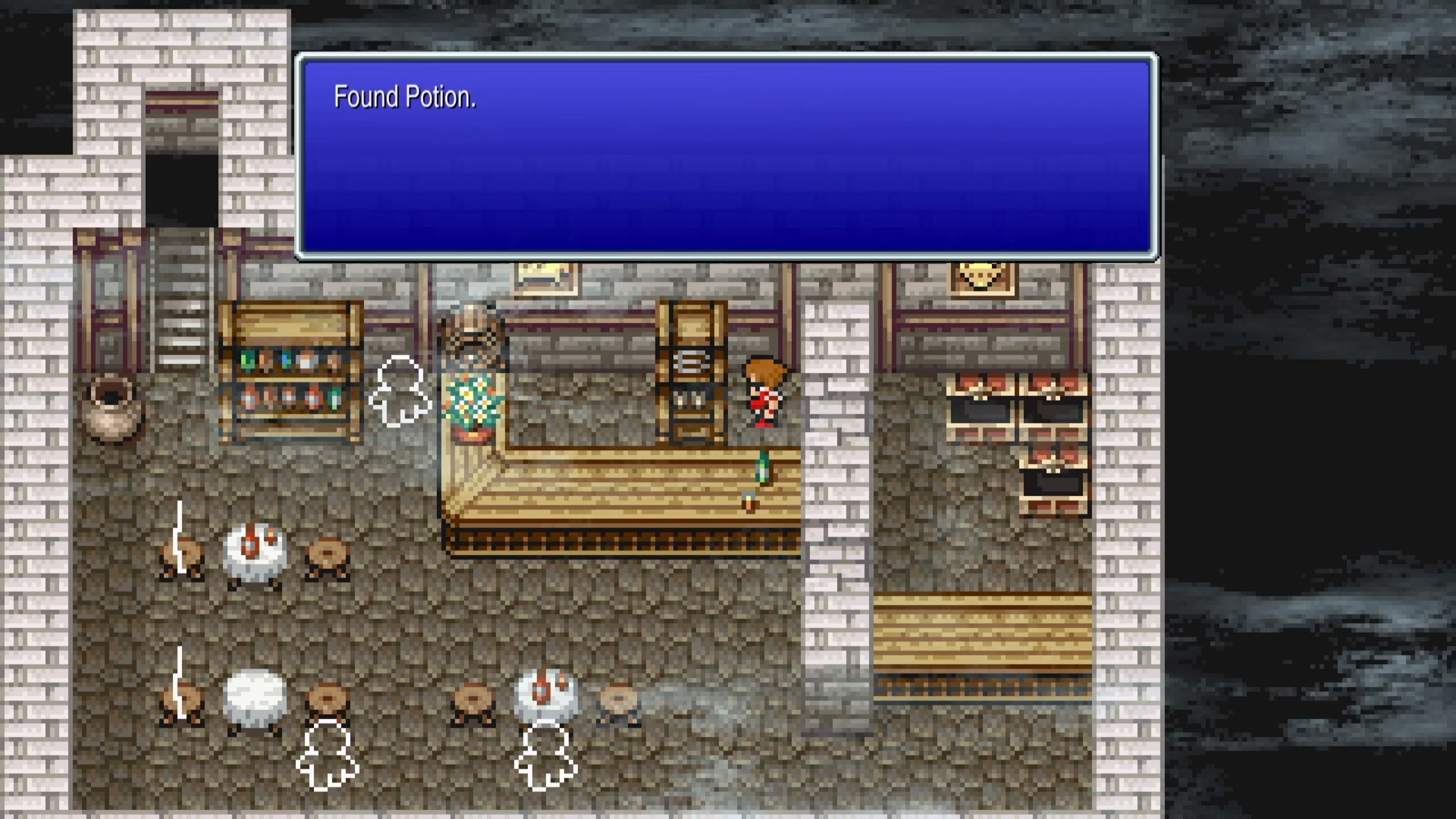Click the Found Potion dialog box
The height and width of the screenshot is (819, 1456).
click(726, 155)
